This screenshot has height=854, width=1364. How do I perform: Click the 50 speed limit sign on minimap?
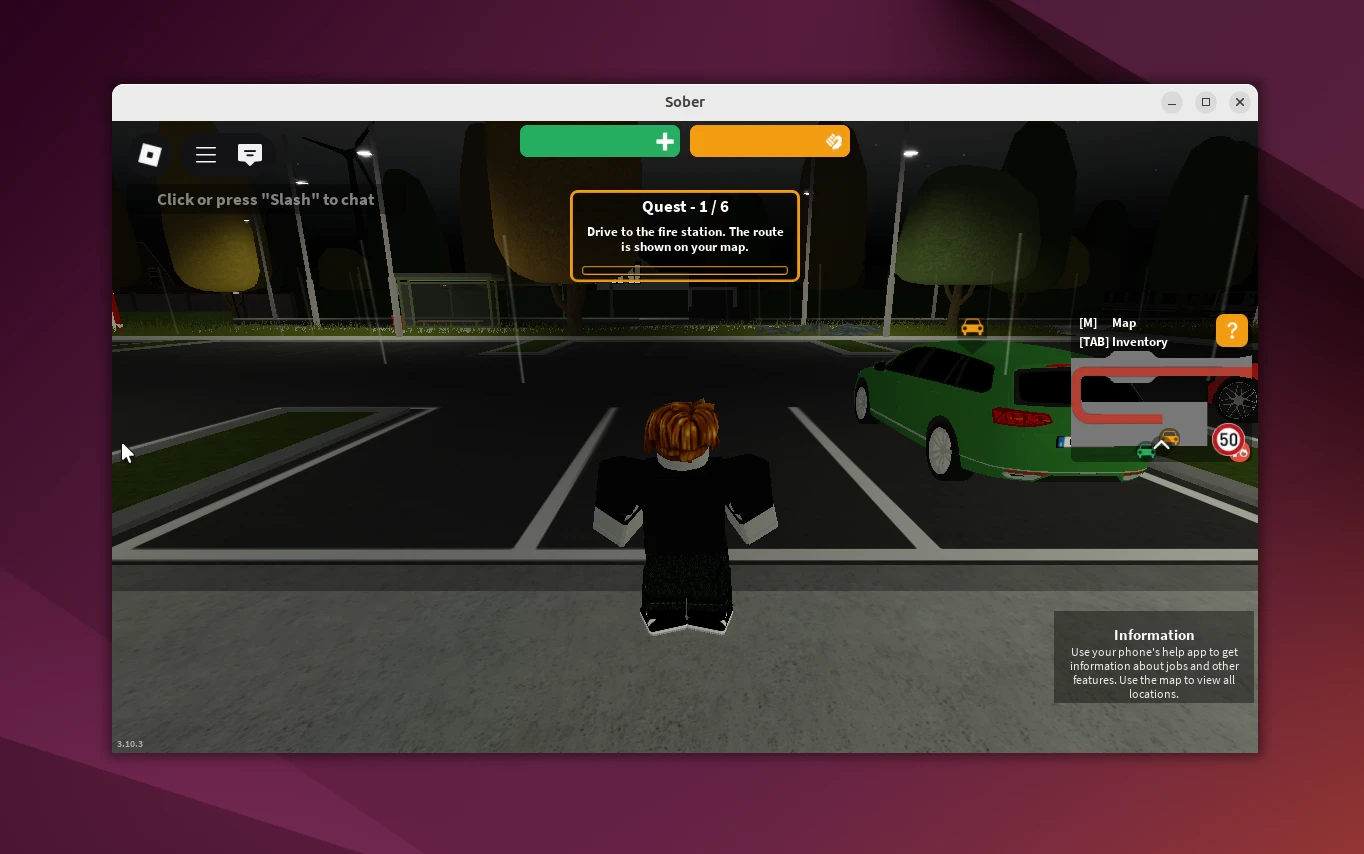[x=1228, y=440]
